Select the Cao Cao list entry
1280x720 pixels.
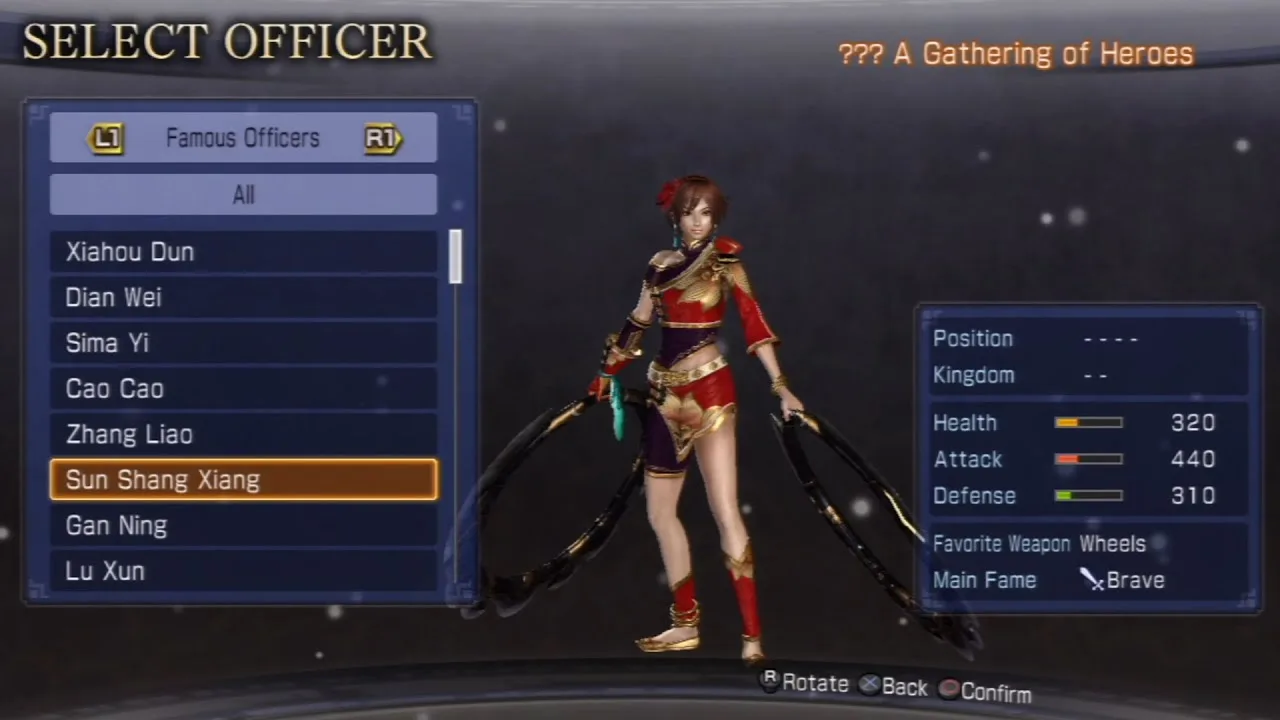(243, 389)
